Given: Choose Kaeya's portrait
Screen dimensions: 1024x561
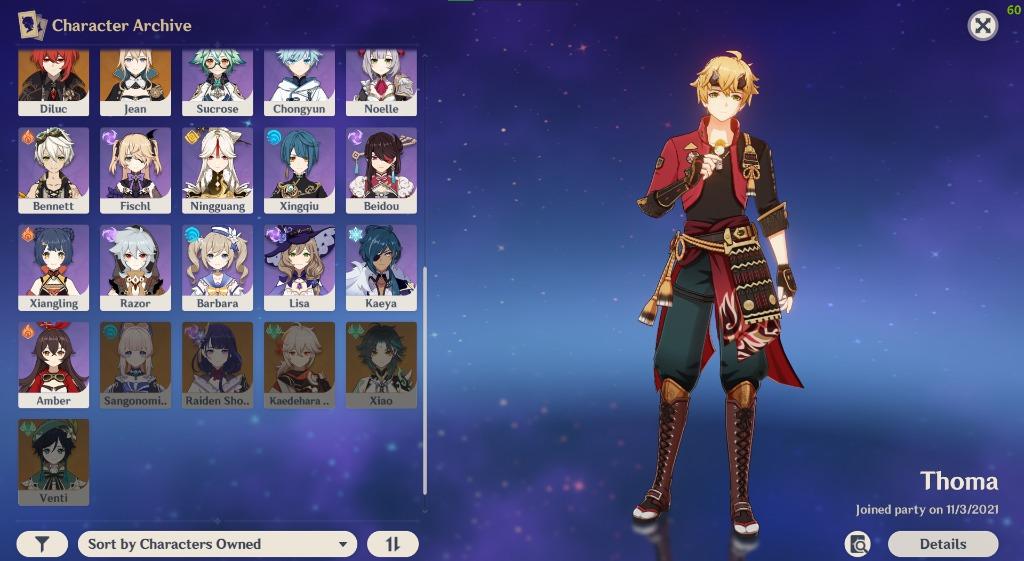Looking at the screenshot, I should click(381, 266).
